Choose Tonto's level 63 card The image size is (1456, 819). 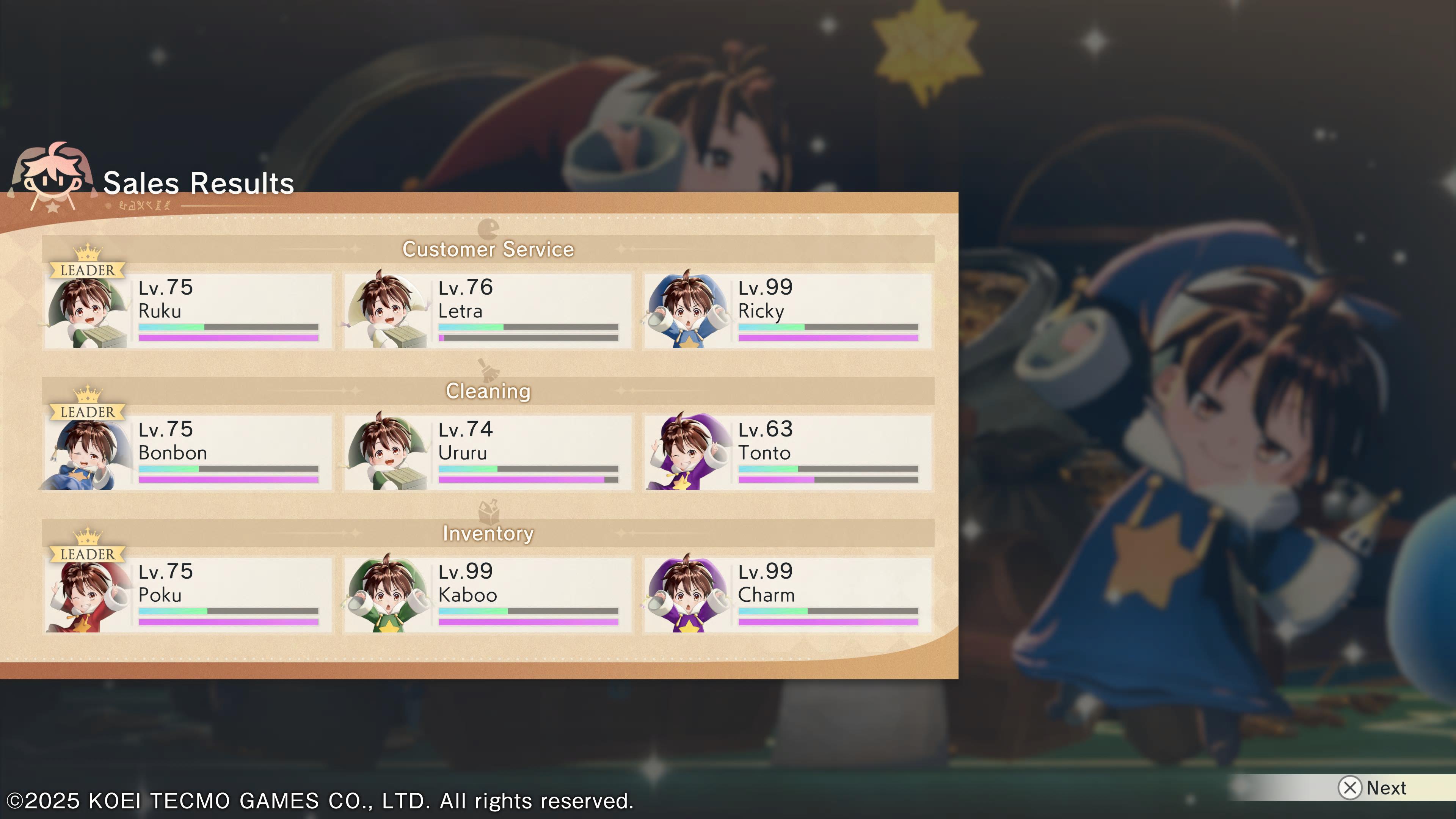788,453
